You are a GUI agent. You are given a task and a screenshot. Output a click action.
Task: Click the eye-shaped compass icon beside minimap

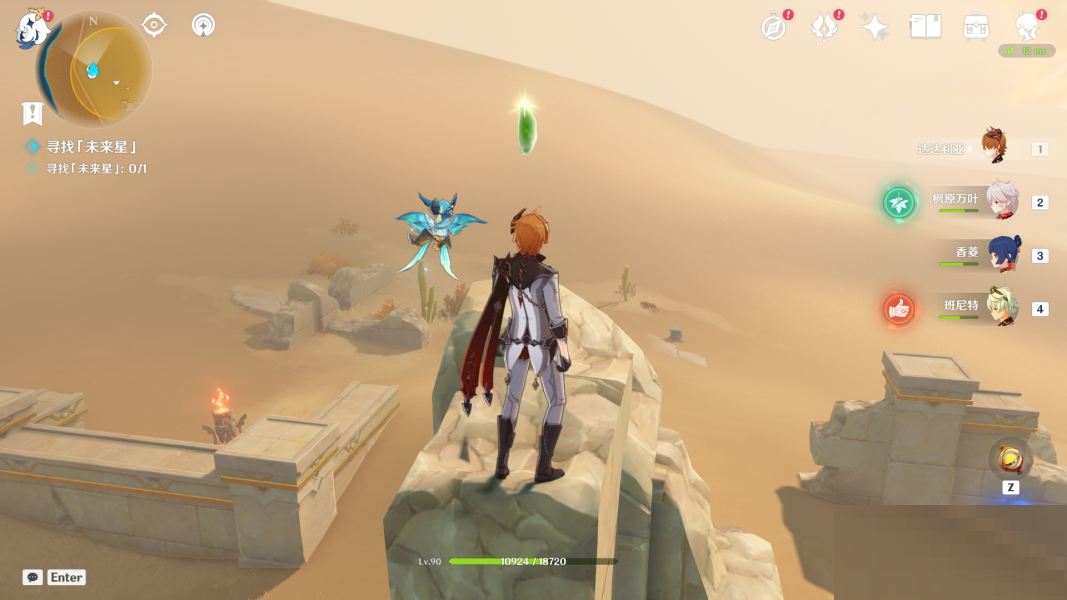pyautogui.click(x=154, y=25)
